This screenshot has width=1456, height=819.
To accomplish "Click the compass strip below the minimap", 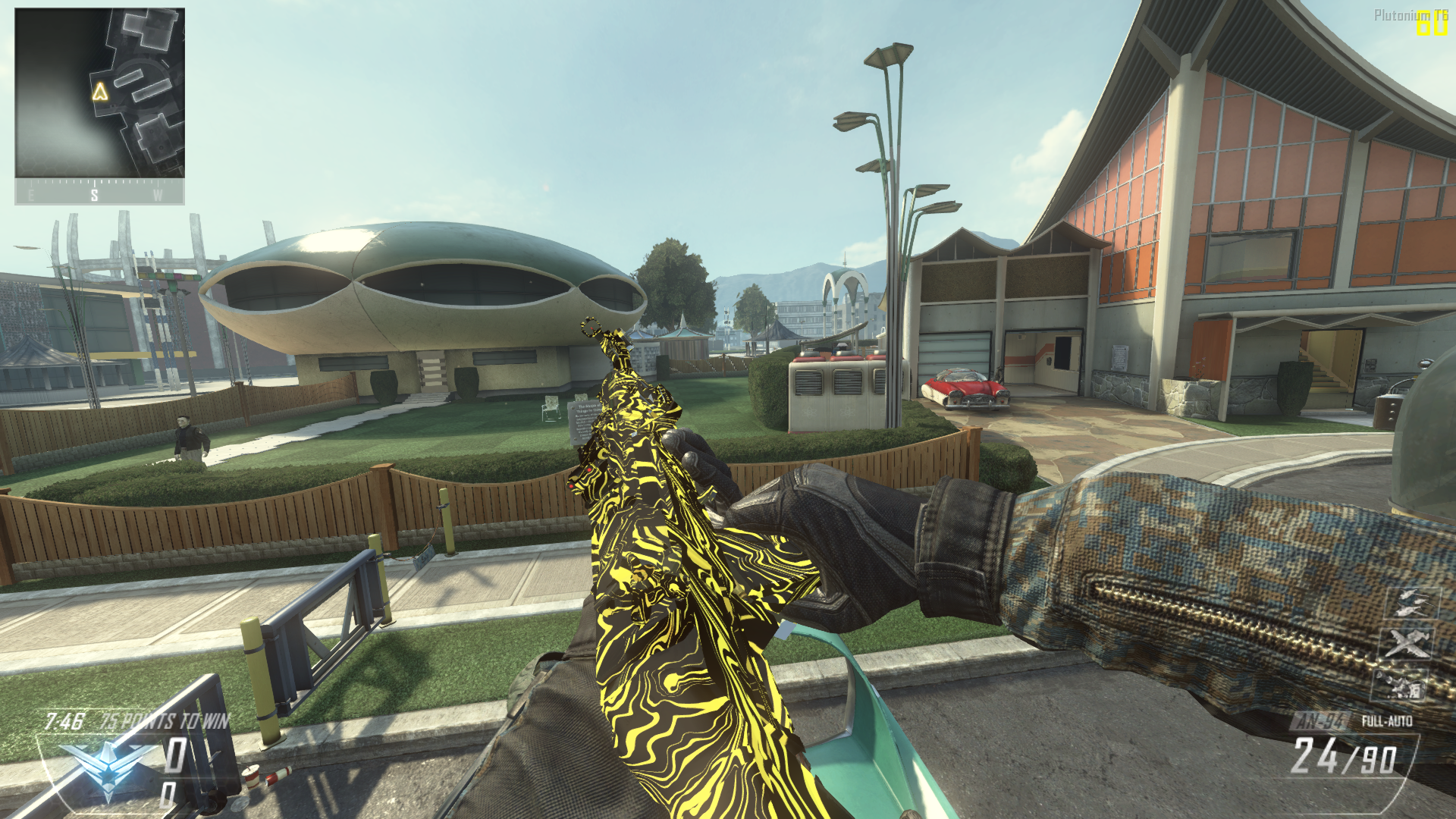I will (x=99, y=193).
